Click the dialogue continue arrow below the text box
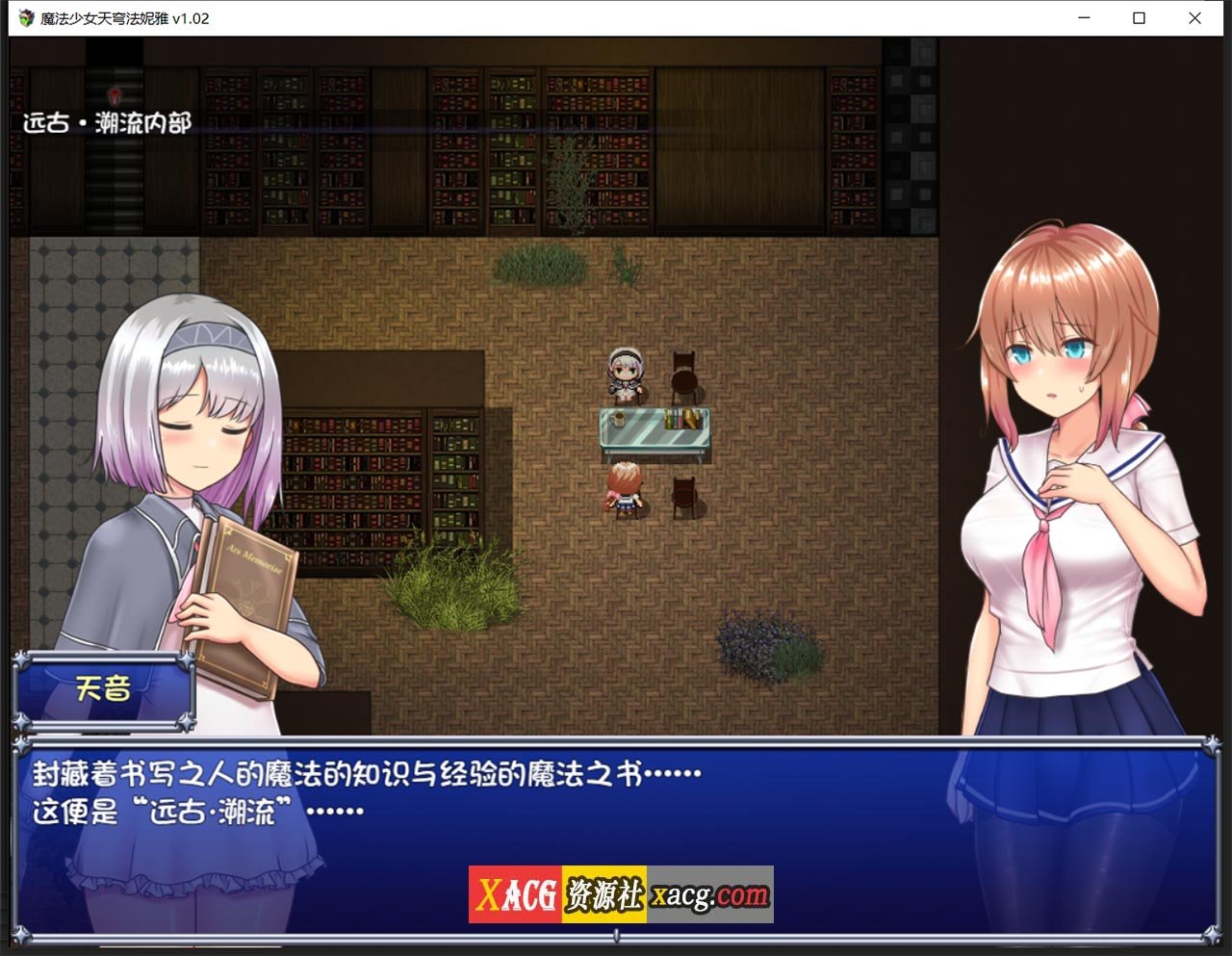Image resolution: width=1232 pixels, height=956 pixels. [616, 936]
